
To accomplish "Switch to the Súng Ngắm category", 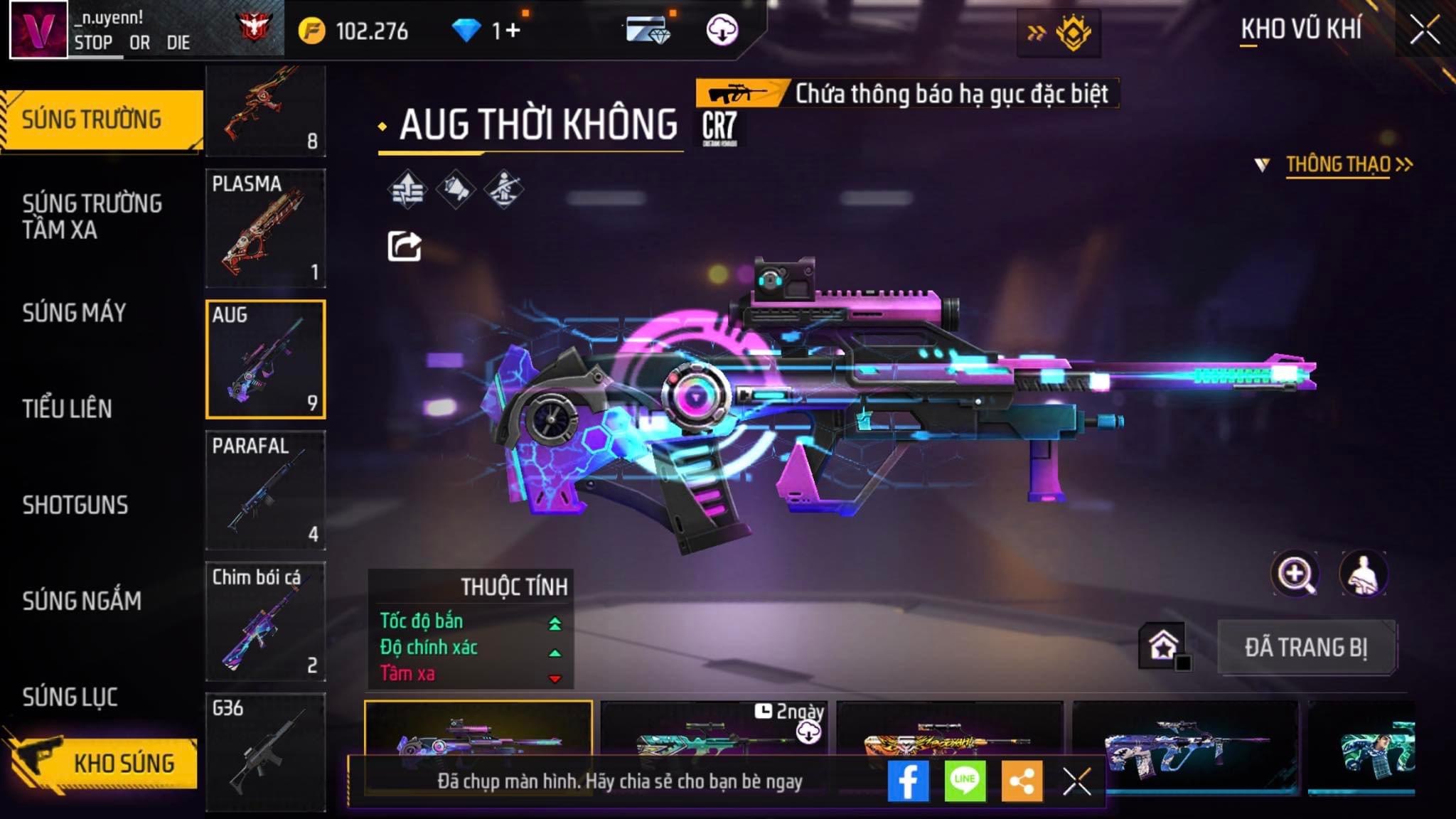I will (82, 601).
